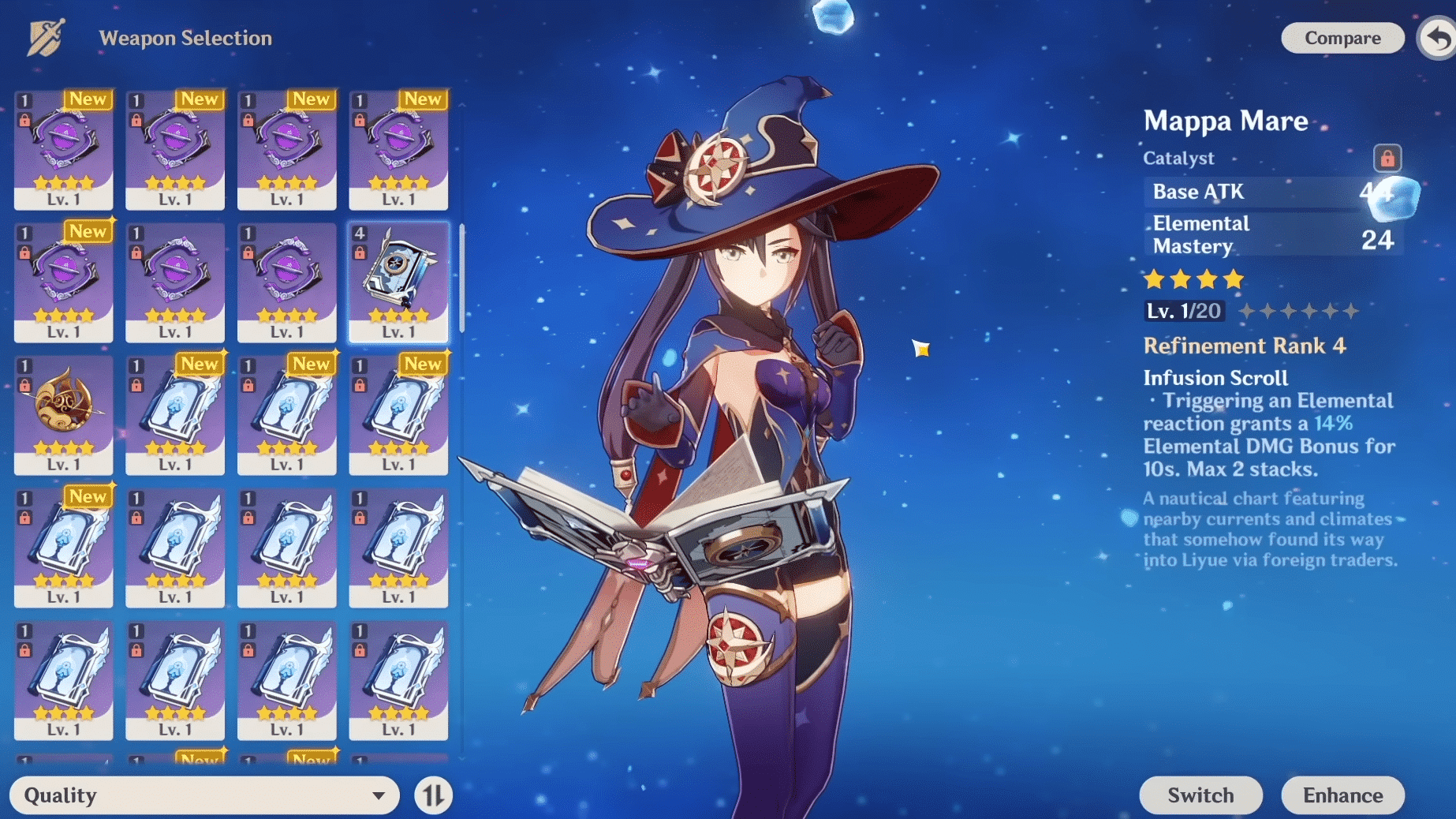Select the last weapon in the bottom row
This screenshot has height=819, width=1456.
[x=399, y=679]
